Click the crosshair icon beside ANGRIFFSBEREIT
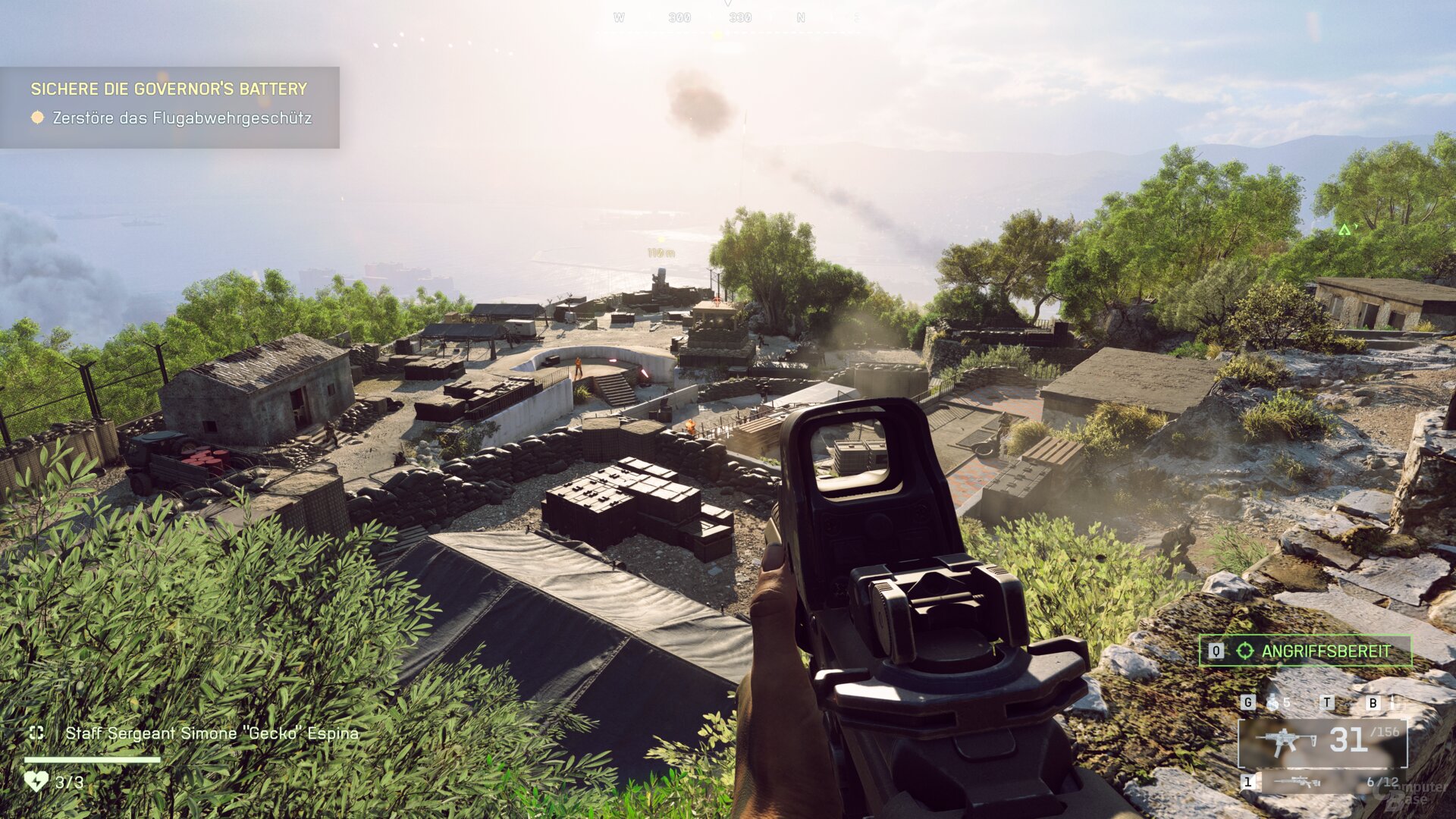Viewport: 1456px width, 819px height. [1244, 651]
